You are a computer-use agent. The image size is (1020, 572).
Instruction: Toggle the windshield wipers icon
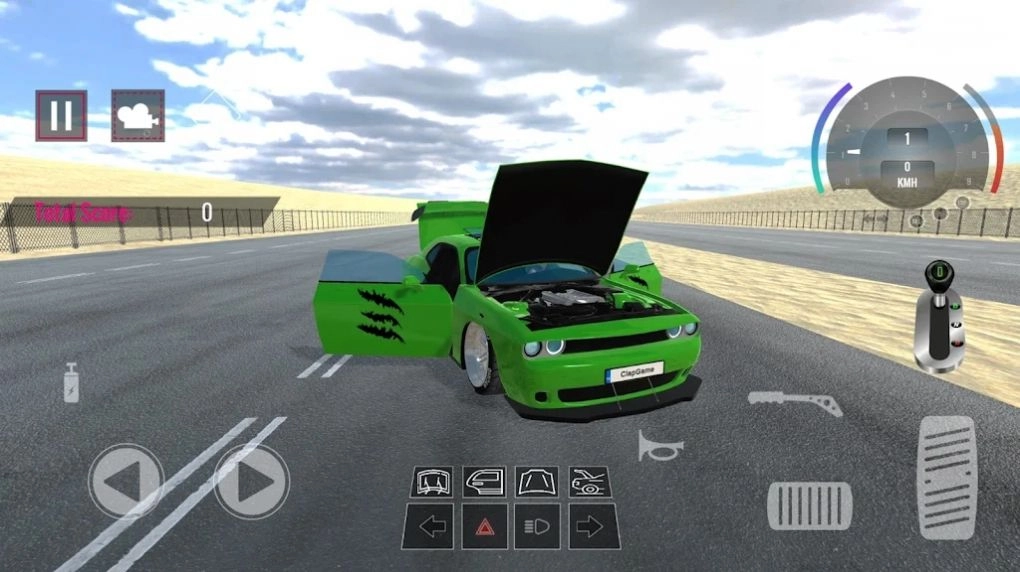click(432, 481)
